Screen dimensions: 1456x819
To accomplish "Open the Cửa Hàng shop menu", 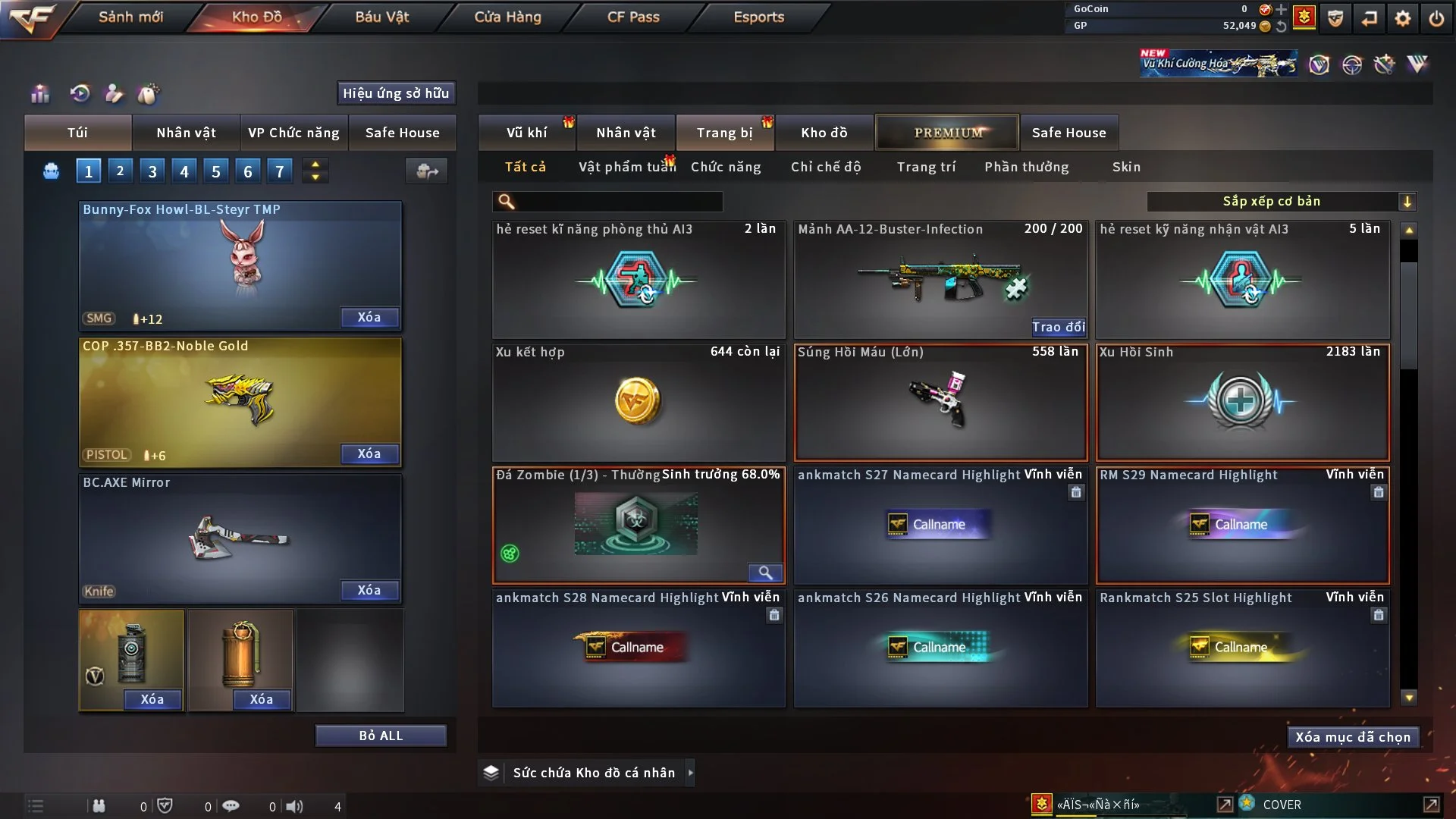I will (x=507, y=17).
